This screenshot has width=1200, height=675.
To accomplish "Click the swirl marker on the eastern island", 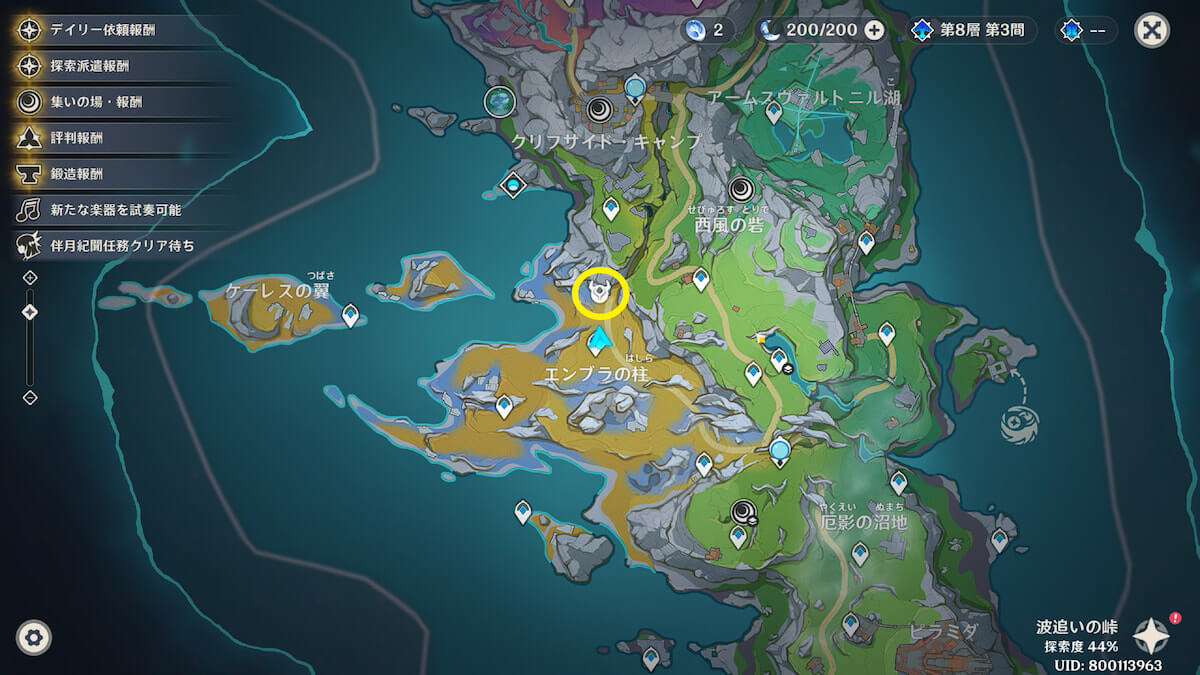I will coord(1020,422).
